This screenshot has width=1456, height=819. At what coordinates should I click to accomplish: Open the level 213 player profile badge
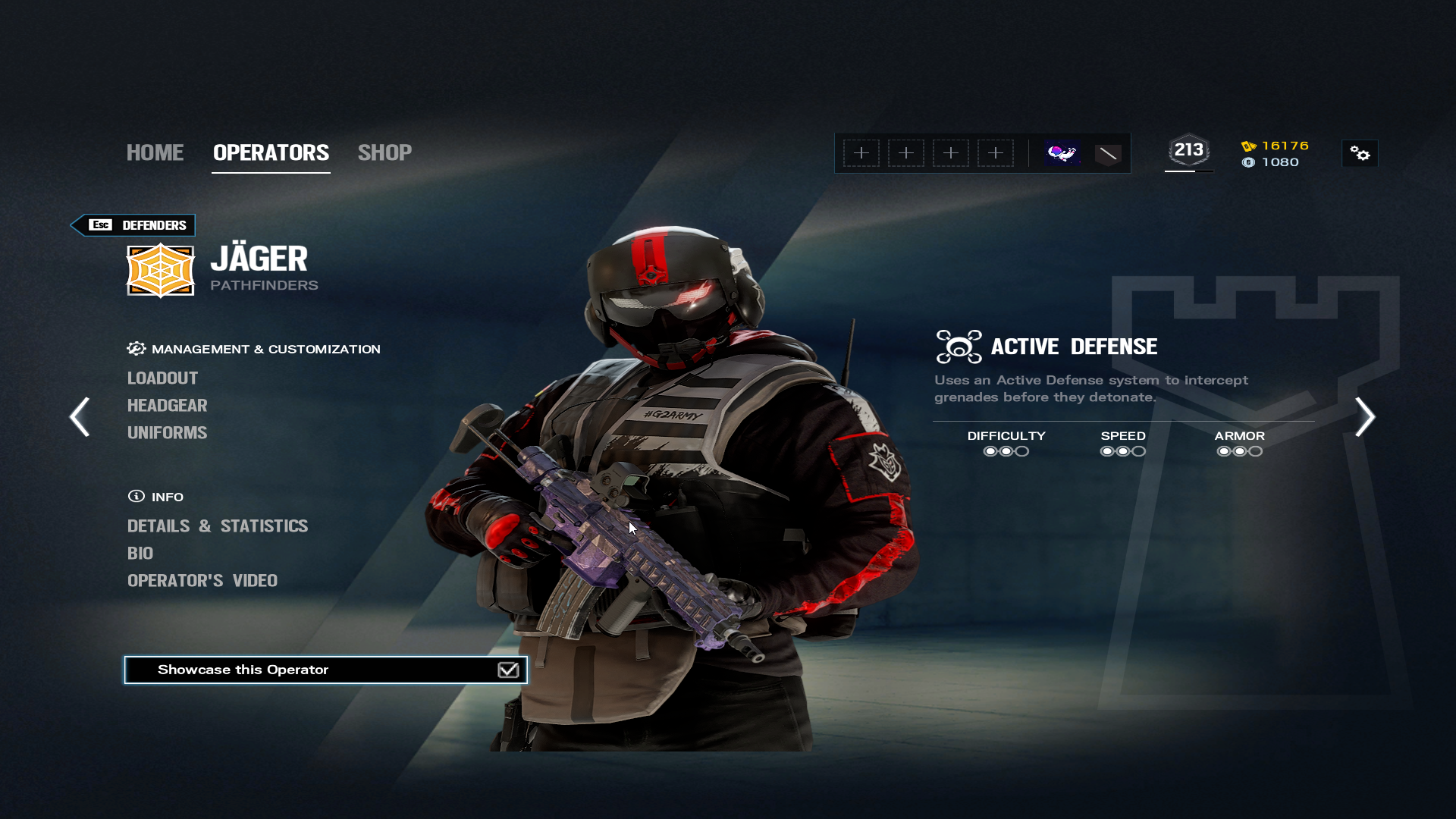pos(1188,151)
